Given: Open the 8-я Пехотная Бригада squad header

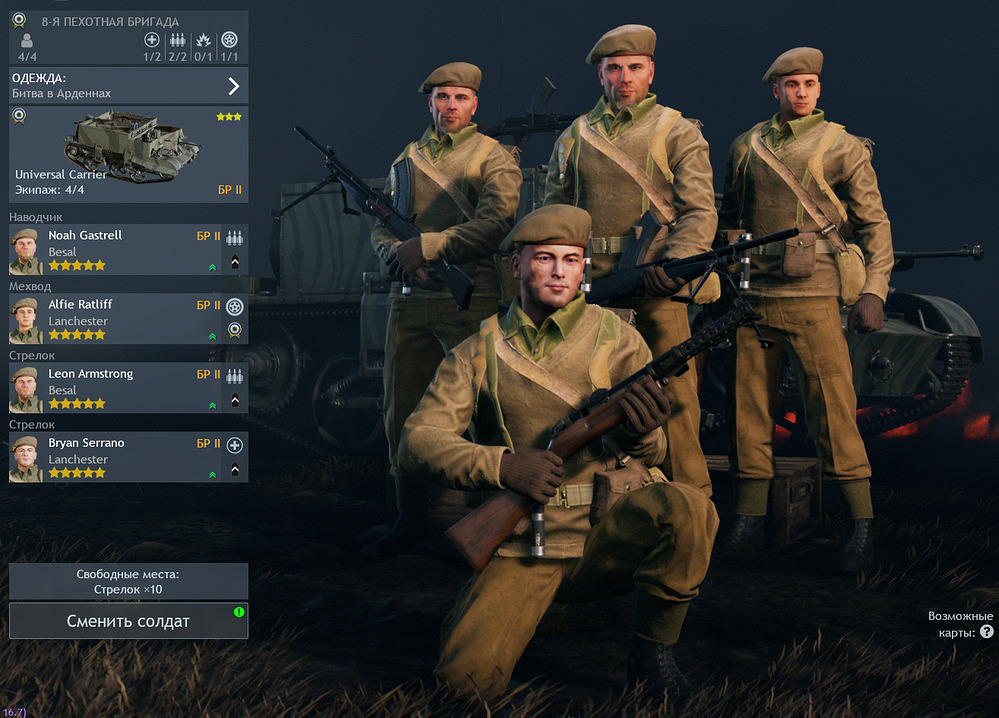Looking at the screenshot, I should (x=128, y=36).
